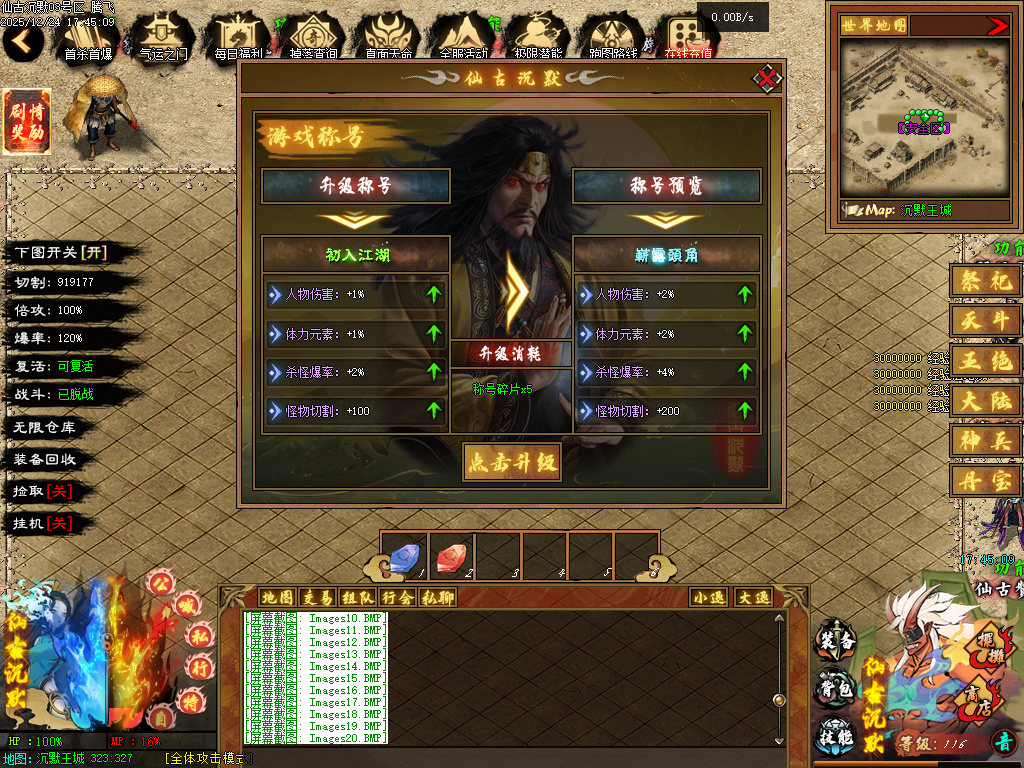Use the blue crystal in hotbar slot 1
This screenshot has width=1024, height=768.
(403, 558)
